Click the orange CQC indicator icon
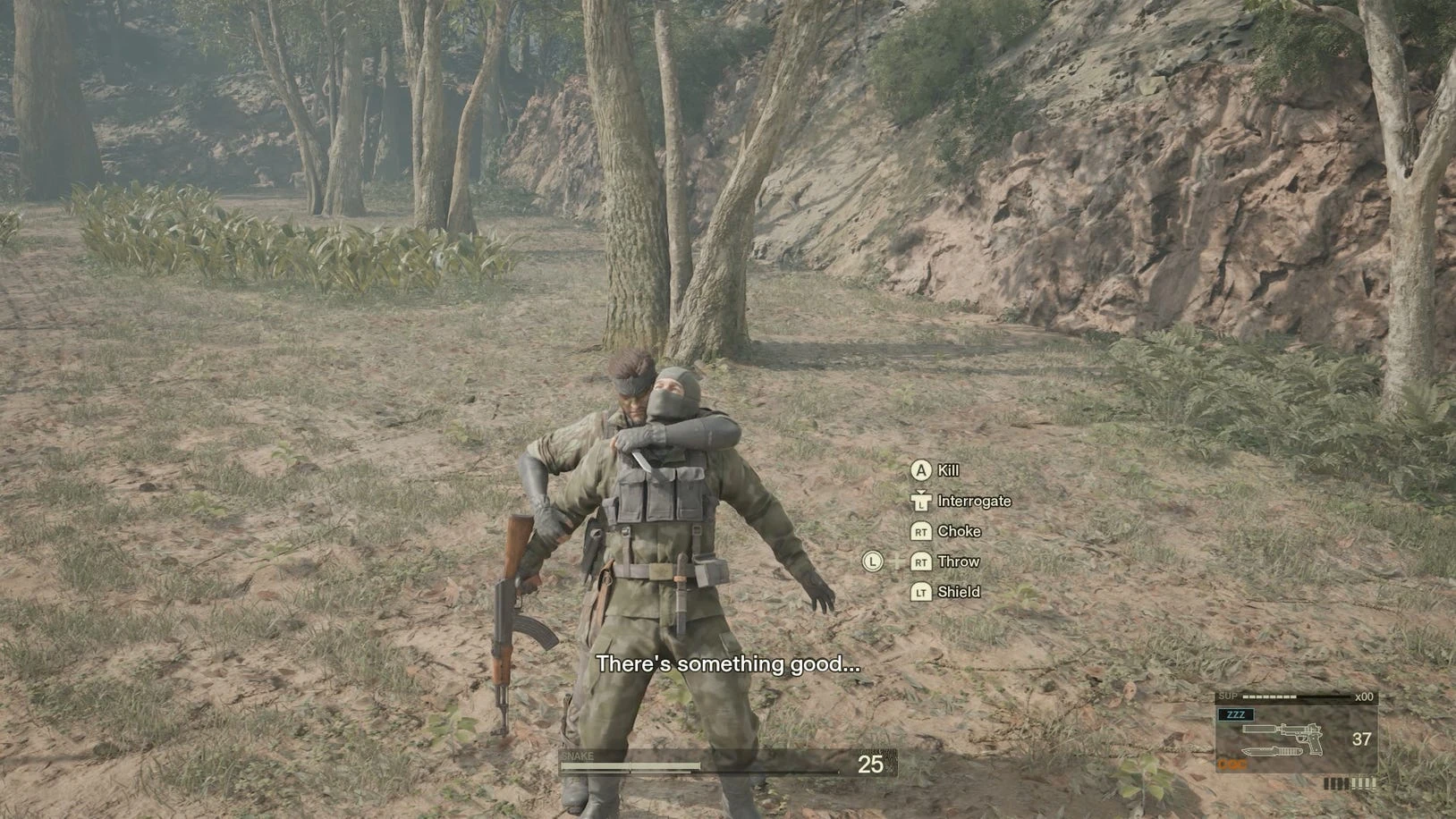Screen dimensions: 1456x819 pos(1232,764)
